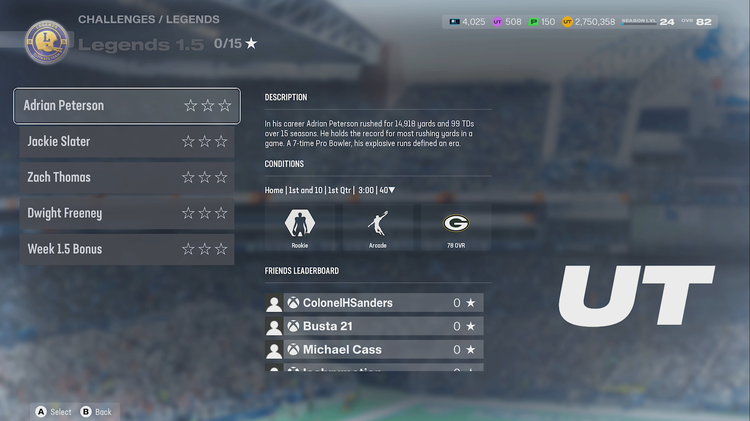Select the Adrian Peterson challenge
Image resolution: width=750 pixels, height=421 pixels.
pos(127,105)
